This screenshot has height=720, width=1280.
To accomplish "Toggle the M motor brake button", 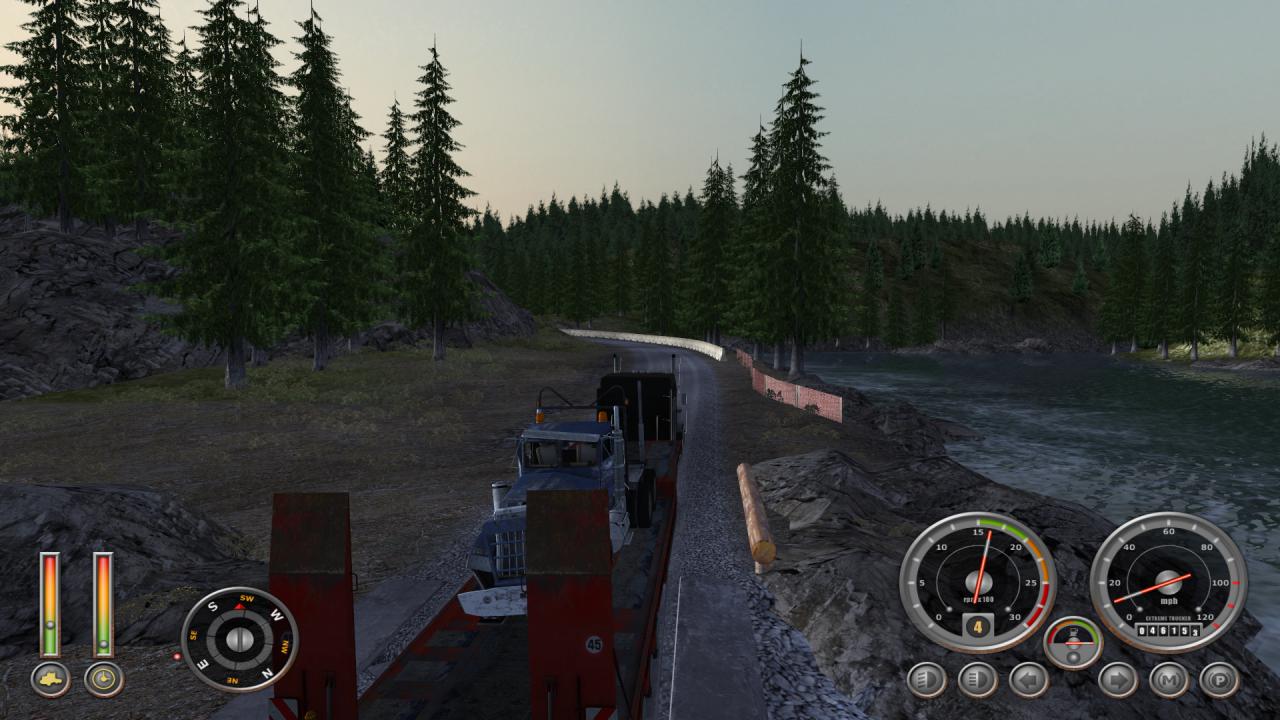I will (x=1168, y=680).
